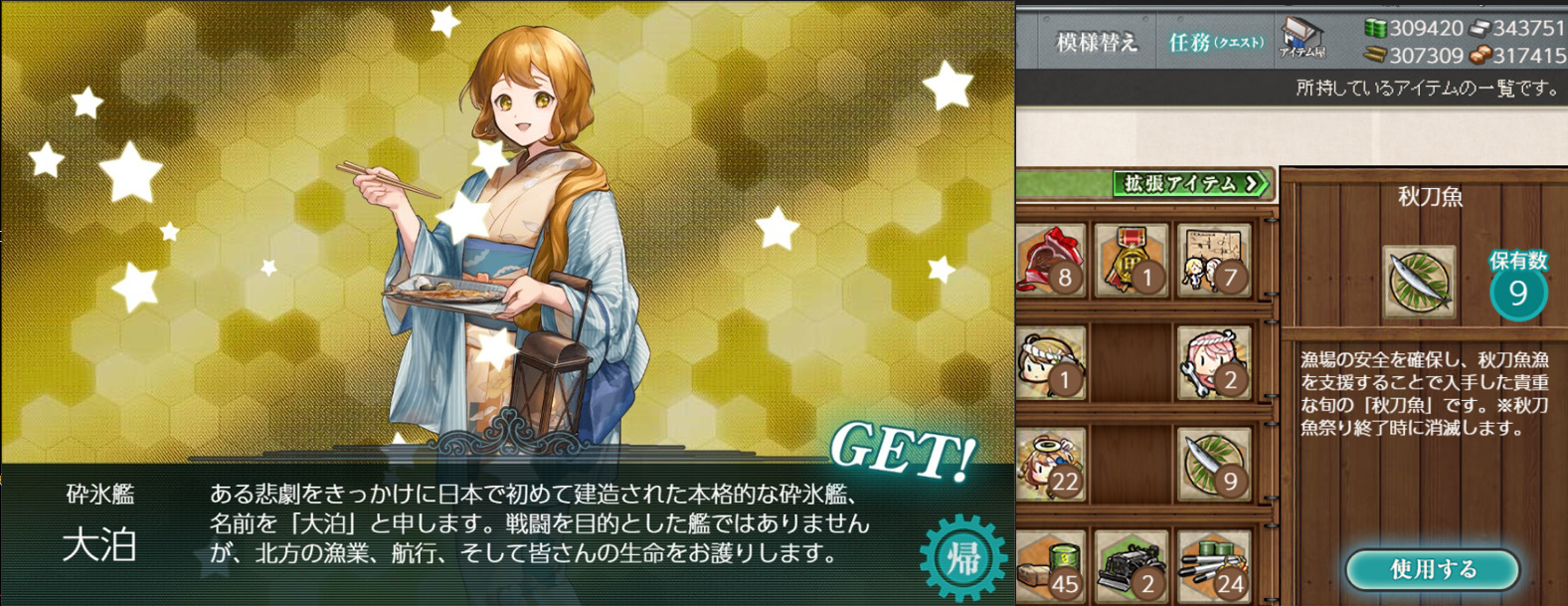Open the 模様替え furniture menu
This screenshot has width=1568, height=606.
1096,43
